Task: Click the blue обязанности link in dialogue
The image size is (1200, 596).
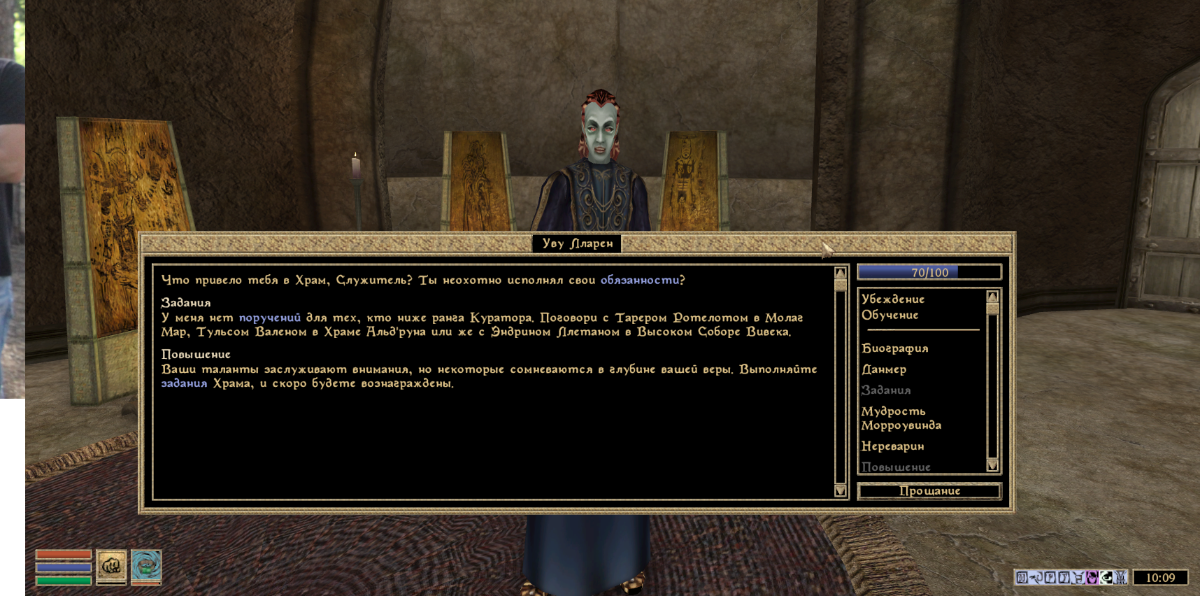Action: pos(642,278)
